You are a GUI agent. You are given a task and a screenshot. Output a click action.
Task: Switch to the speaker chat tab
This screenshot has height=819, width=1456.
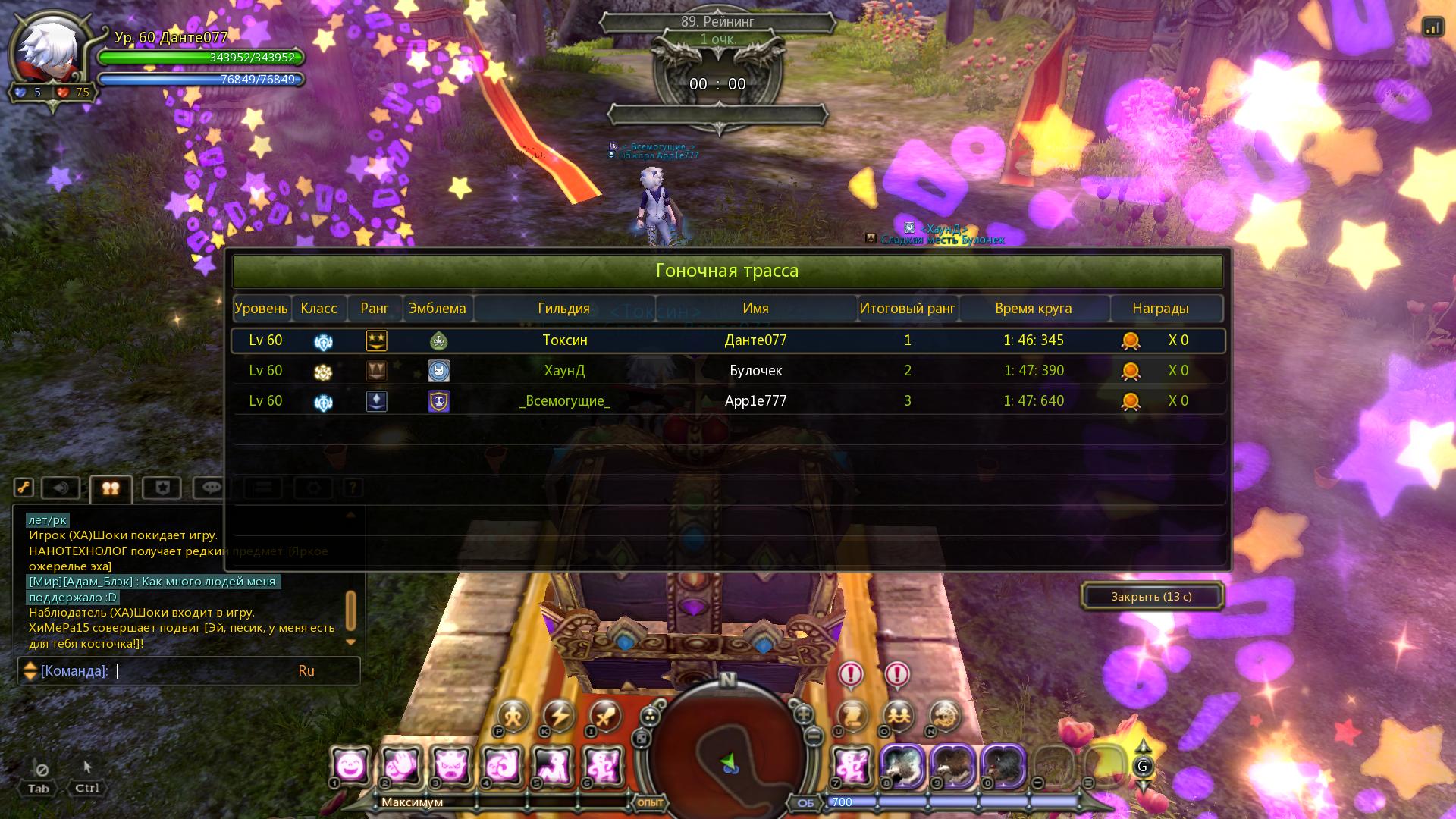point(61,488)
